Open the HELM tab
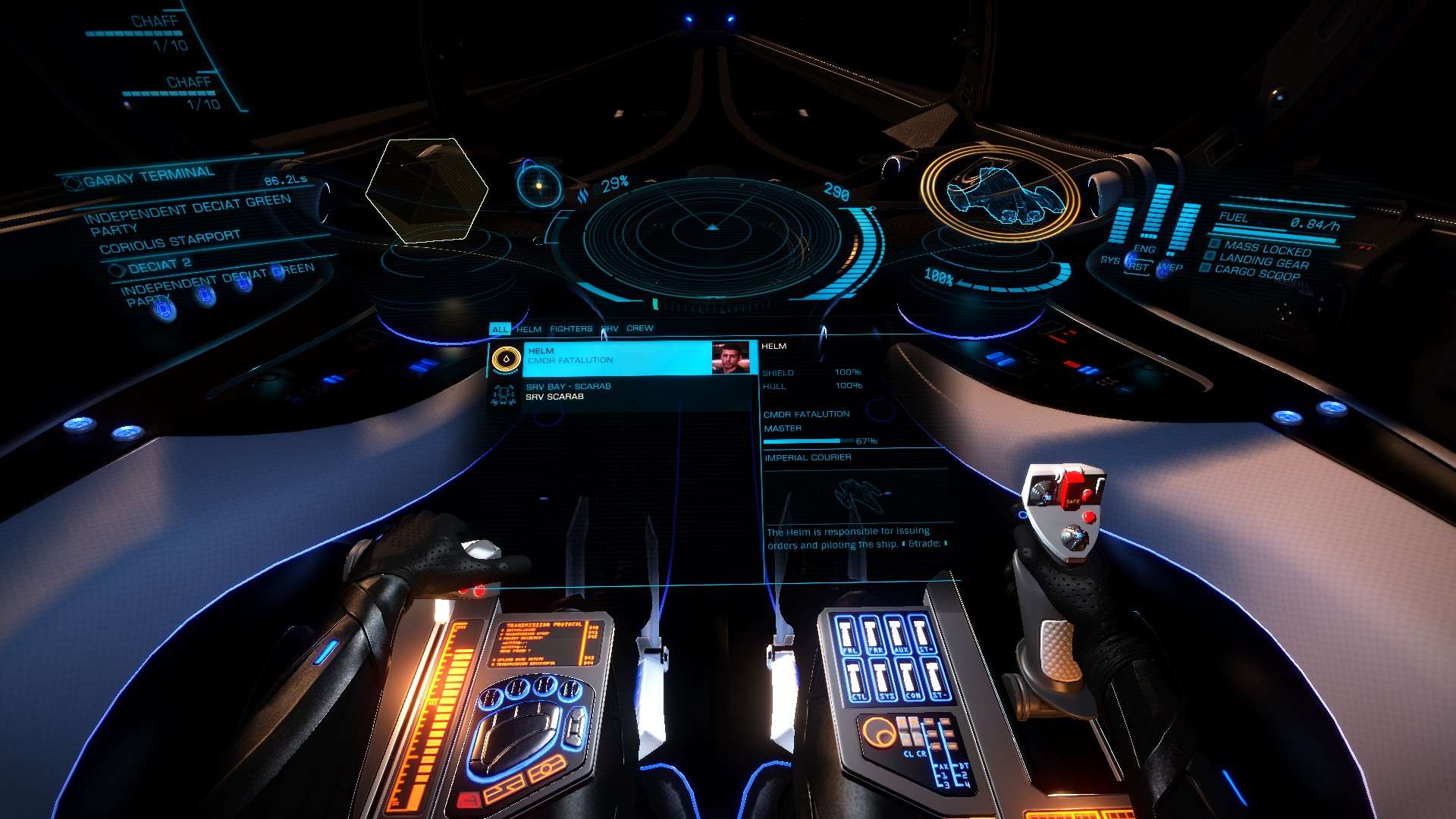This screenshot has height=819, width=1456. 529,329
